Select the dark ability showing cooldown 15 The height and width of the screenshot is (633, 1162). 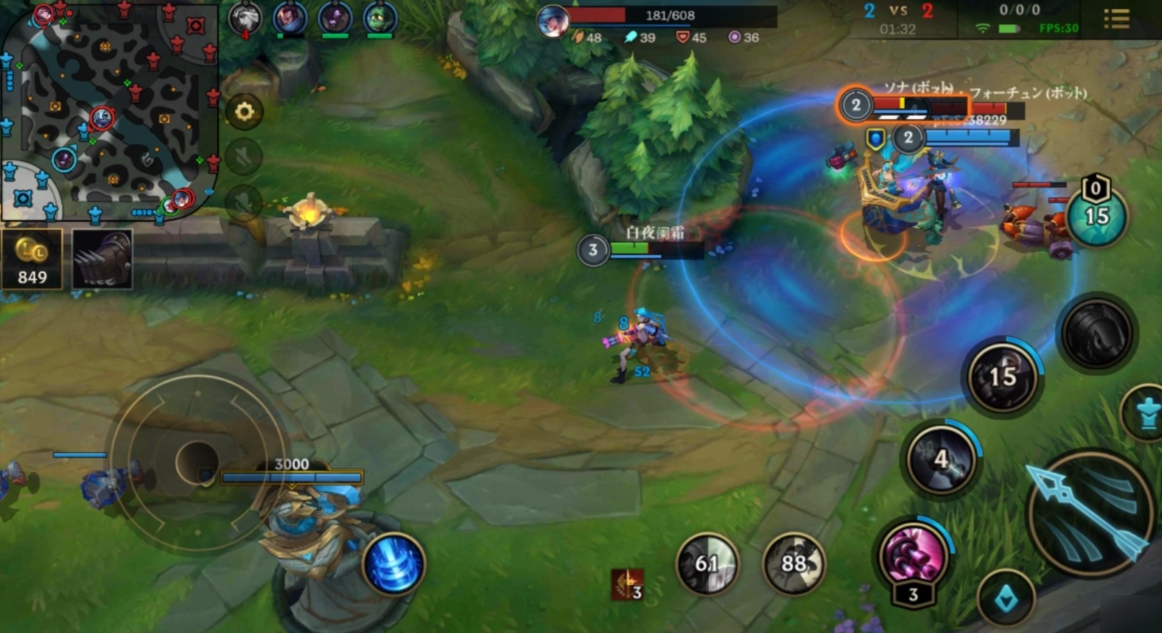click(1002, 376)
